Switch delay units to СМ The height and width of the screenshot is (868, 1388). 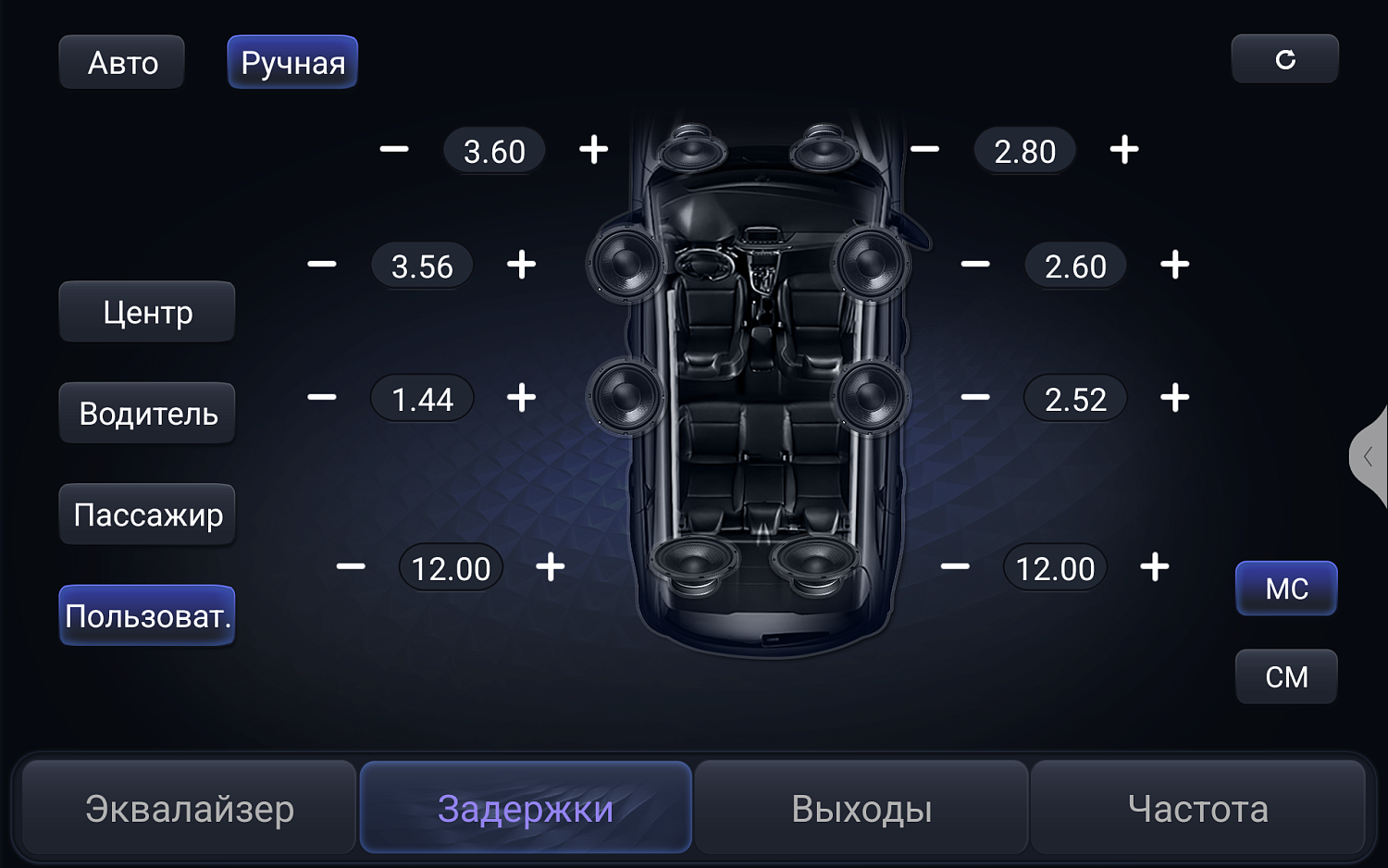[x=1286, y=676]
